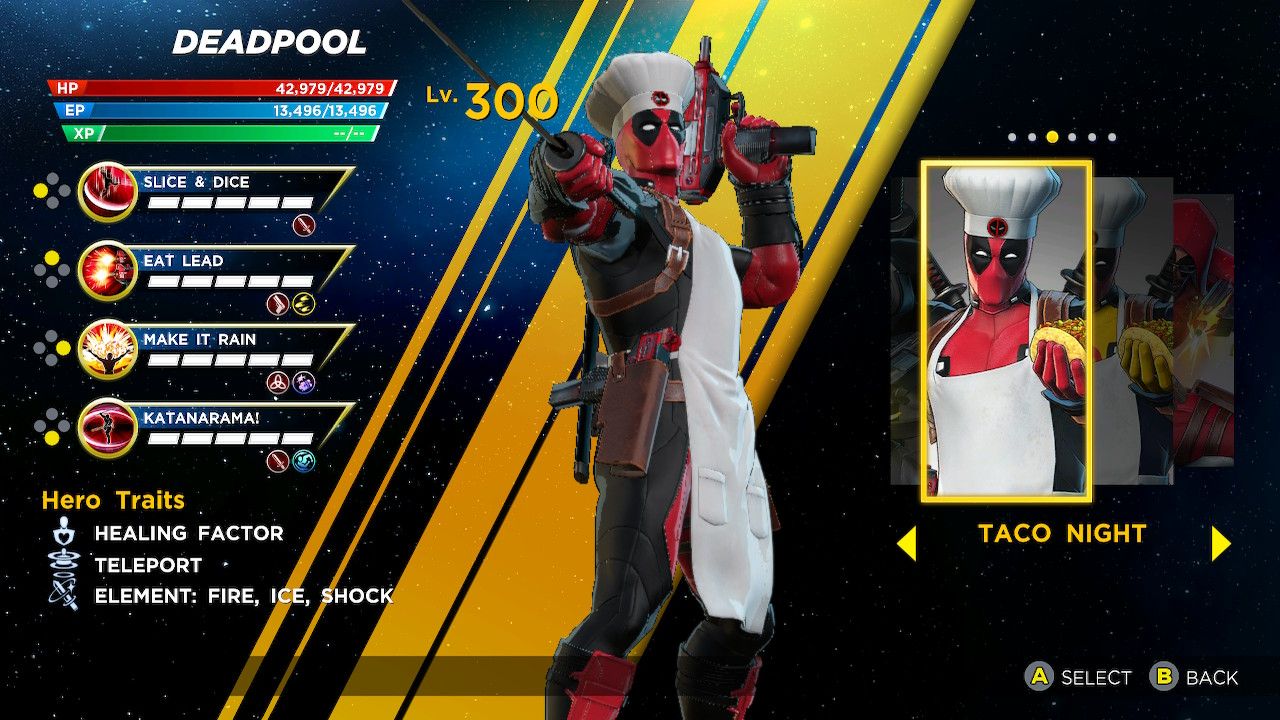Select the Katanarama! ability icon
The height and width of the screenshot is (720, 1280).
(x=107, y=427)
